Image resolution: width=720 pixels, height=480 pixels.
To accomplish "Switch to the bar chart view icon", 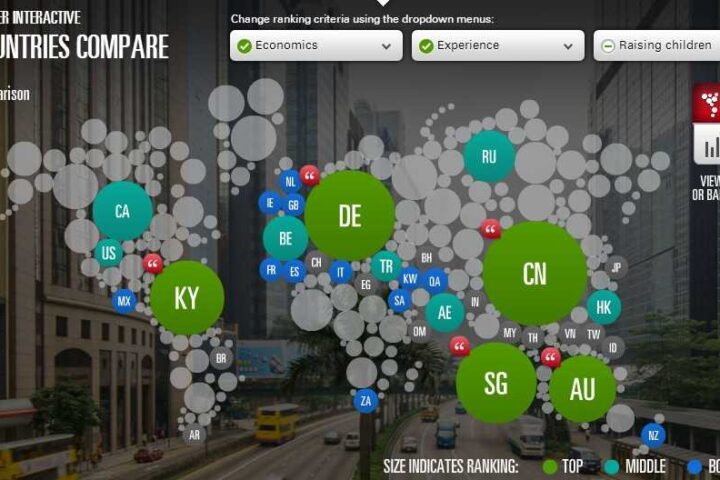I will [x=710, y=146].
